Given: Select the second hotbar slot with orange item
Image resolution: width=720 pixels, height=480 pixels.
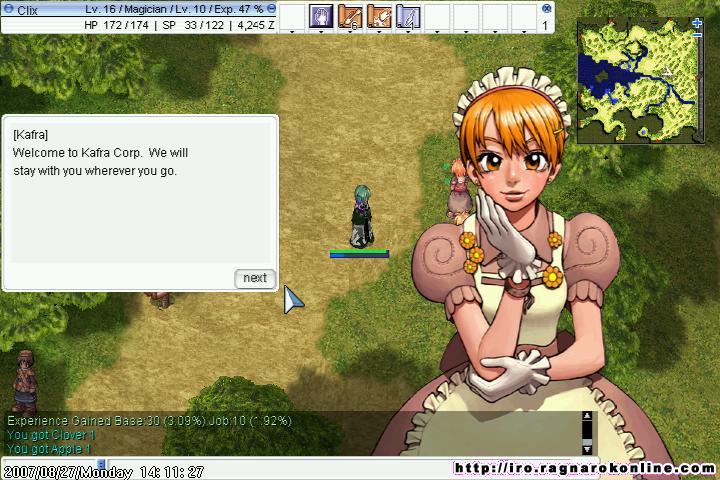Looking at the screenshot, I should pyautogui.click(x=350, y=16).
